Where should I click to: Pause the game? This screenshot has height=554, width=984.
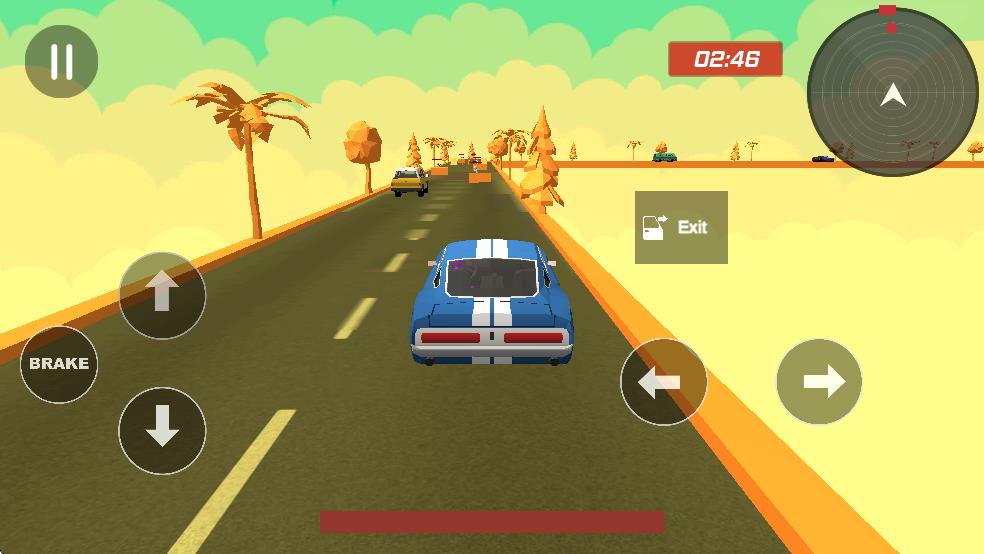(x=61, y=61)
